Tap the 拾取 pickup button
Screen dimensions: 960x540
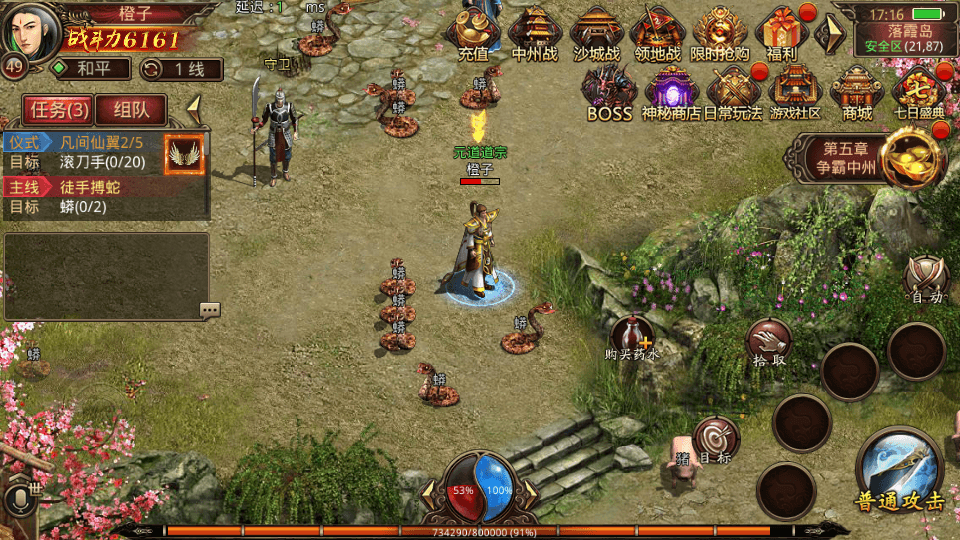tap(770, 342)
